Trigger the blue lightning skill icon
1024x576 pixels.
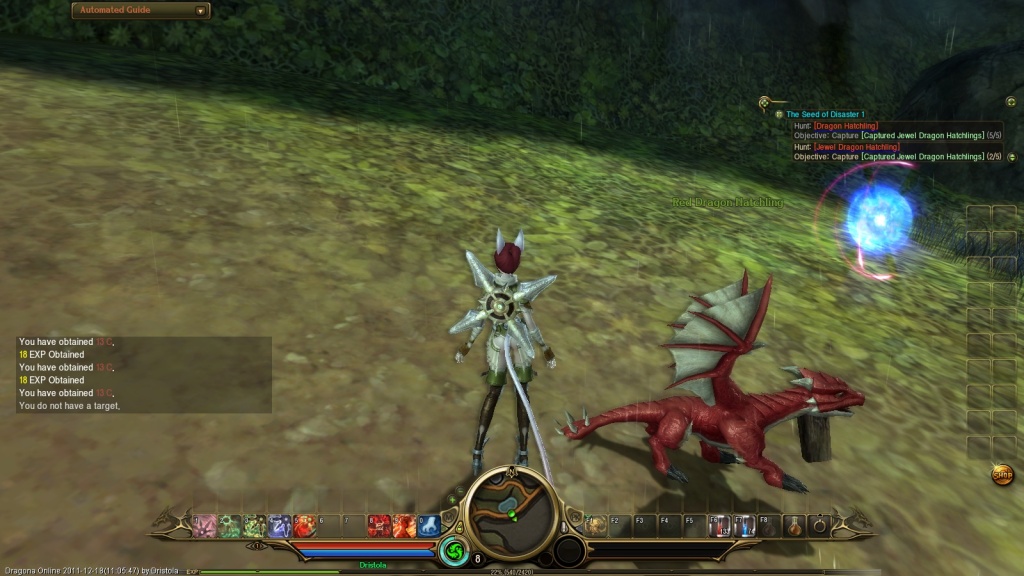[279, 525]
